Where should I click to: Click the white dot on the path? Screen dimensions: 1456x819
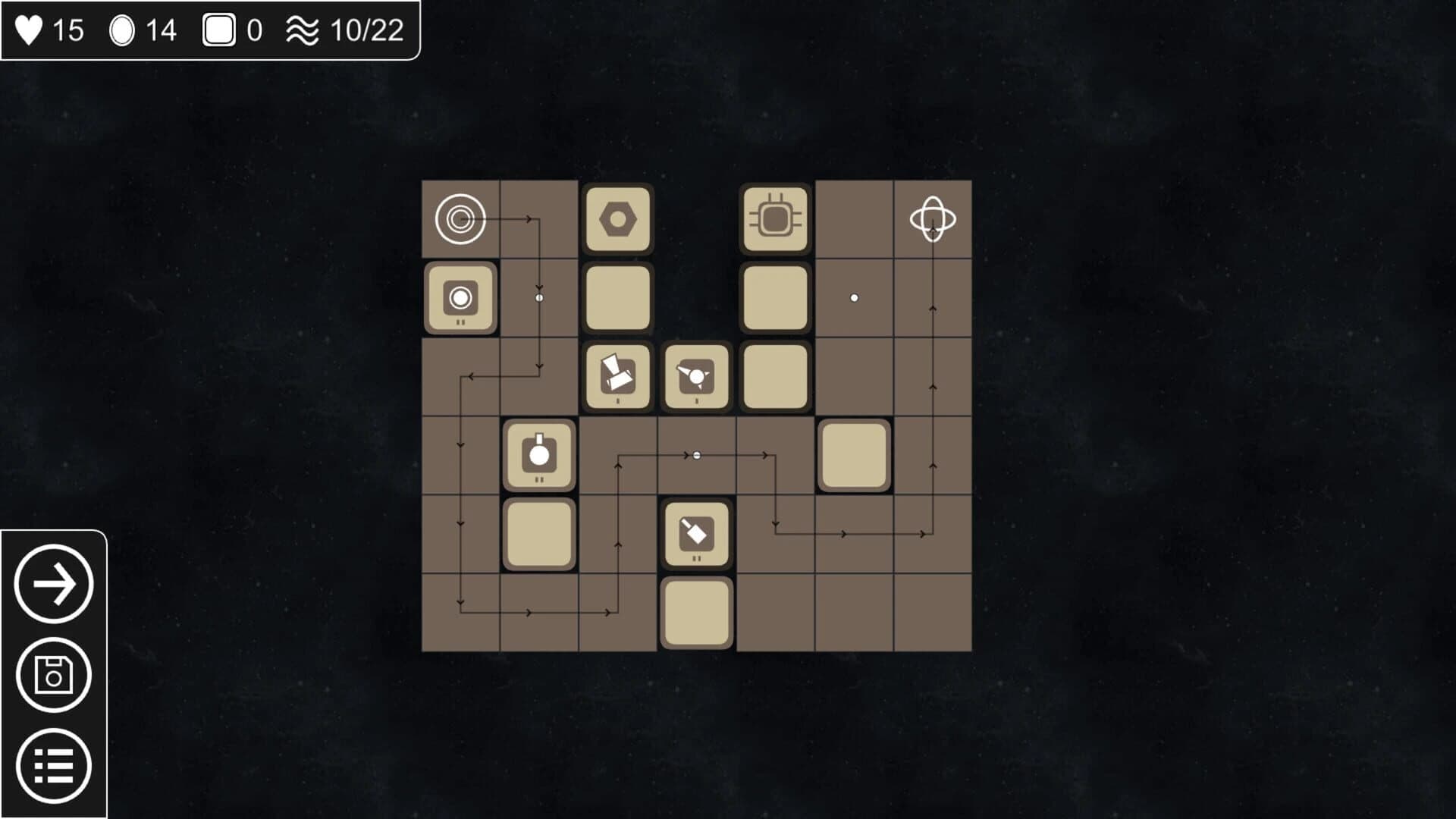point(695,455)
